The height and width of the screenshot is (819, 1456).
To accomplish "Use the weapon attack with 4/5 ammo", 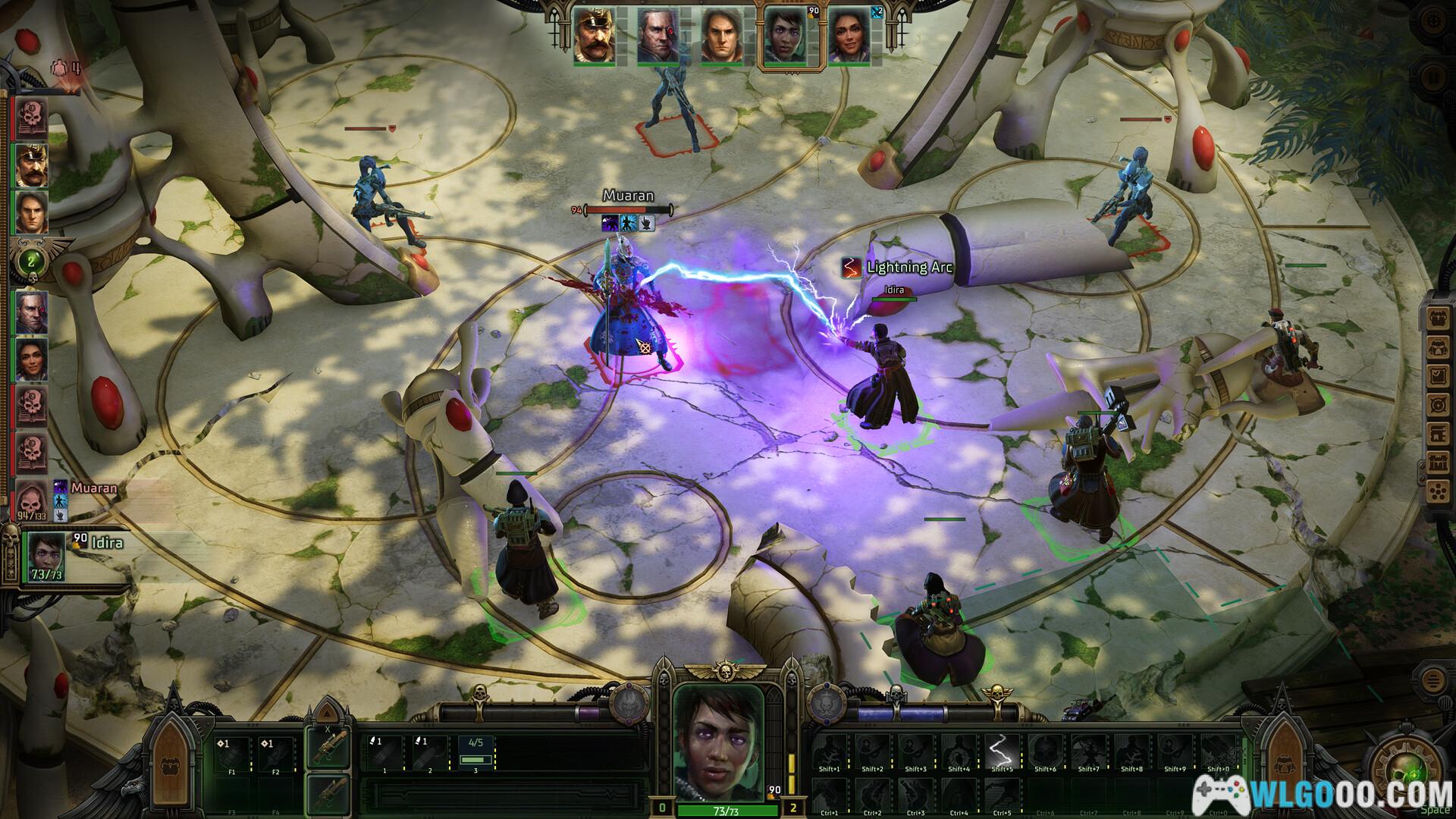I will pyautogui.click(x=475, y=753).
